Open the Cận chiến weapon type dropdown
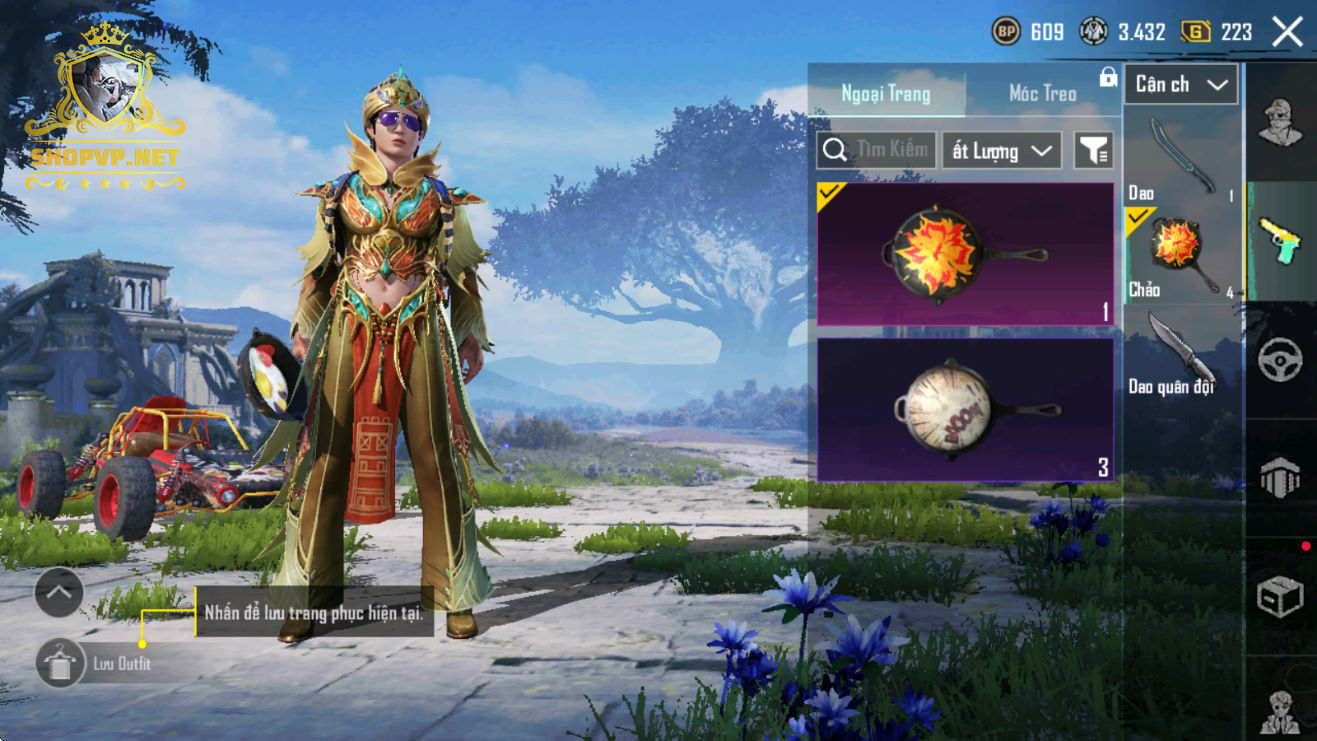Image resolution: width=1317 pixels, height=741 pixels. point(1181,85)
